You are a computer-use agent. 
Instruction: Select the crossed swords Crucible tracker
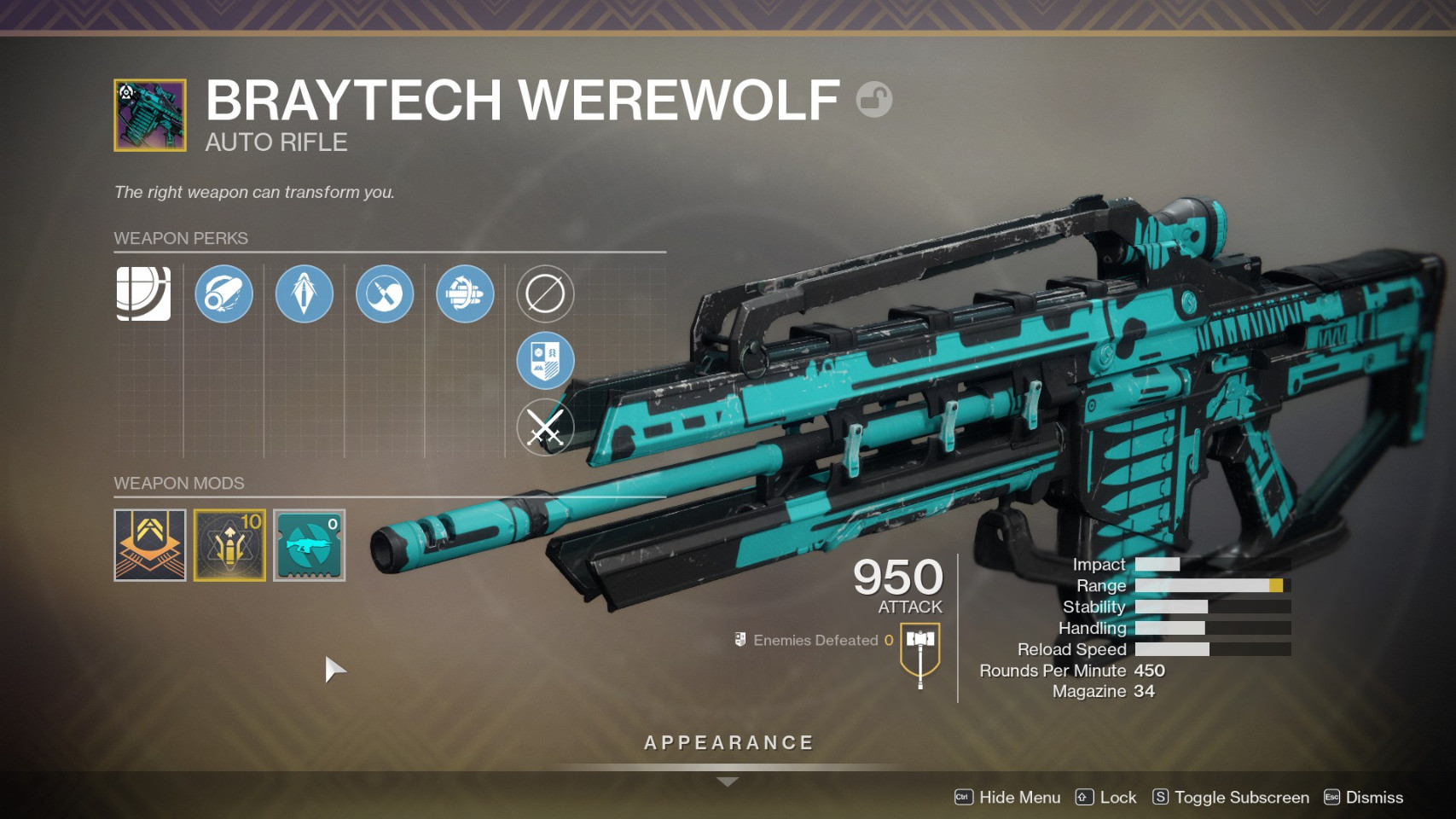(545, 427)
